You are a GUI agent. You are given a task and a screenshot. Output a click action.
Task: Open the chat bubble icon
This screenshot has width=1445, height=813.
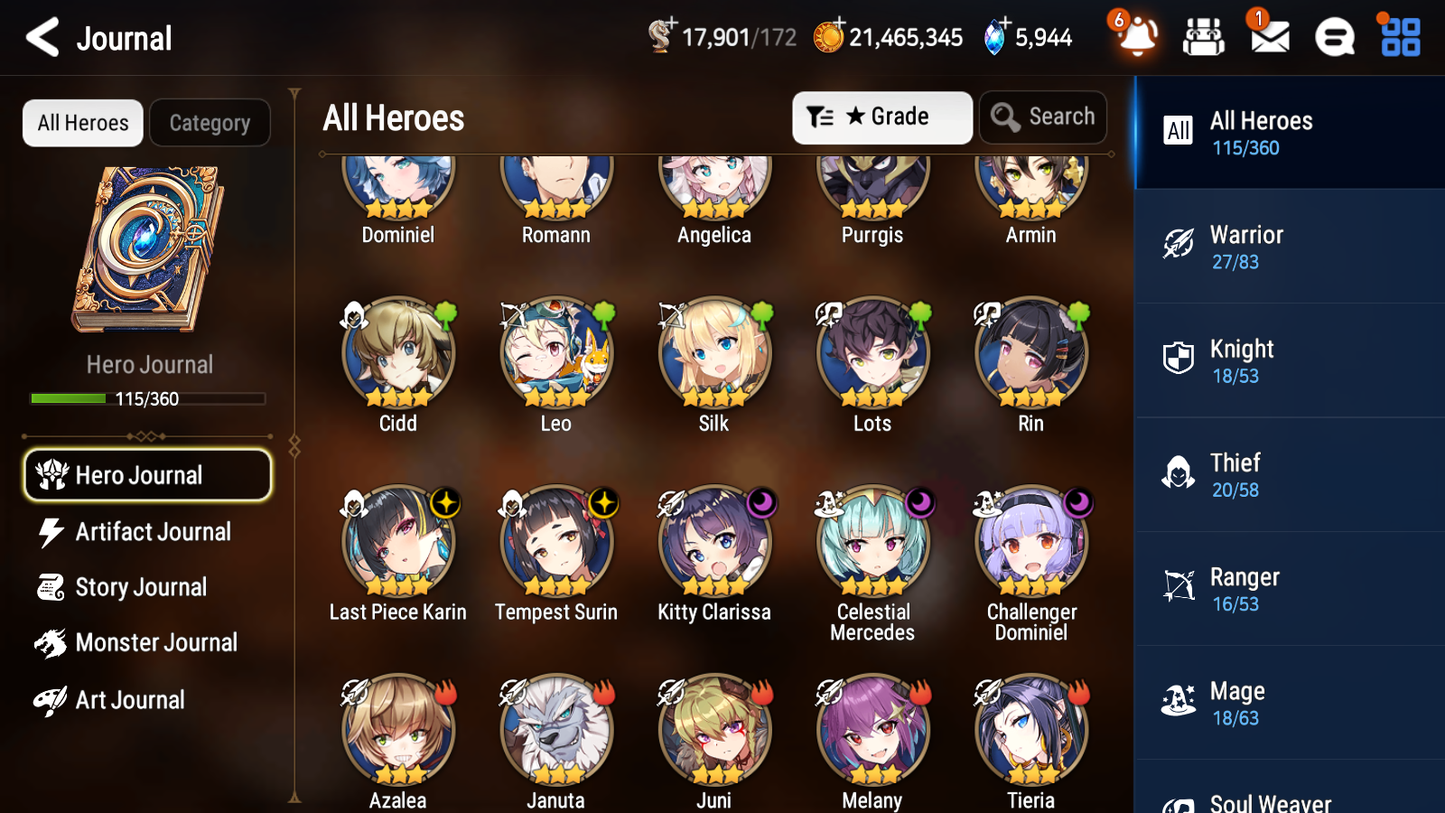[x=1333, y=37]
